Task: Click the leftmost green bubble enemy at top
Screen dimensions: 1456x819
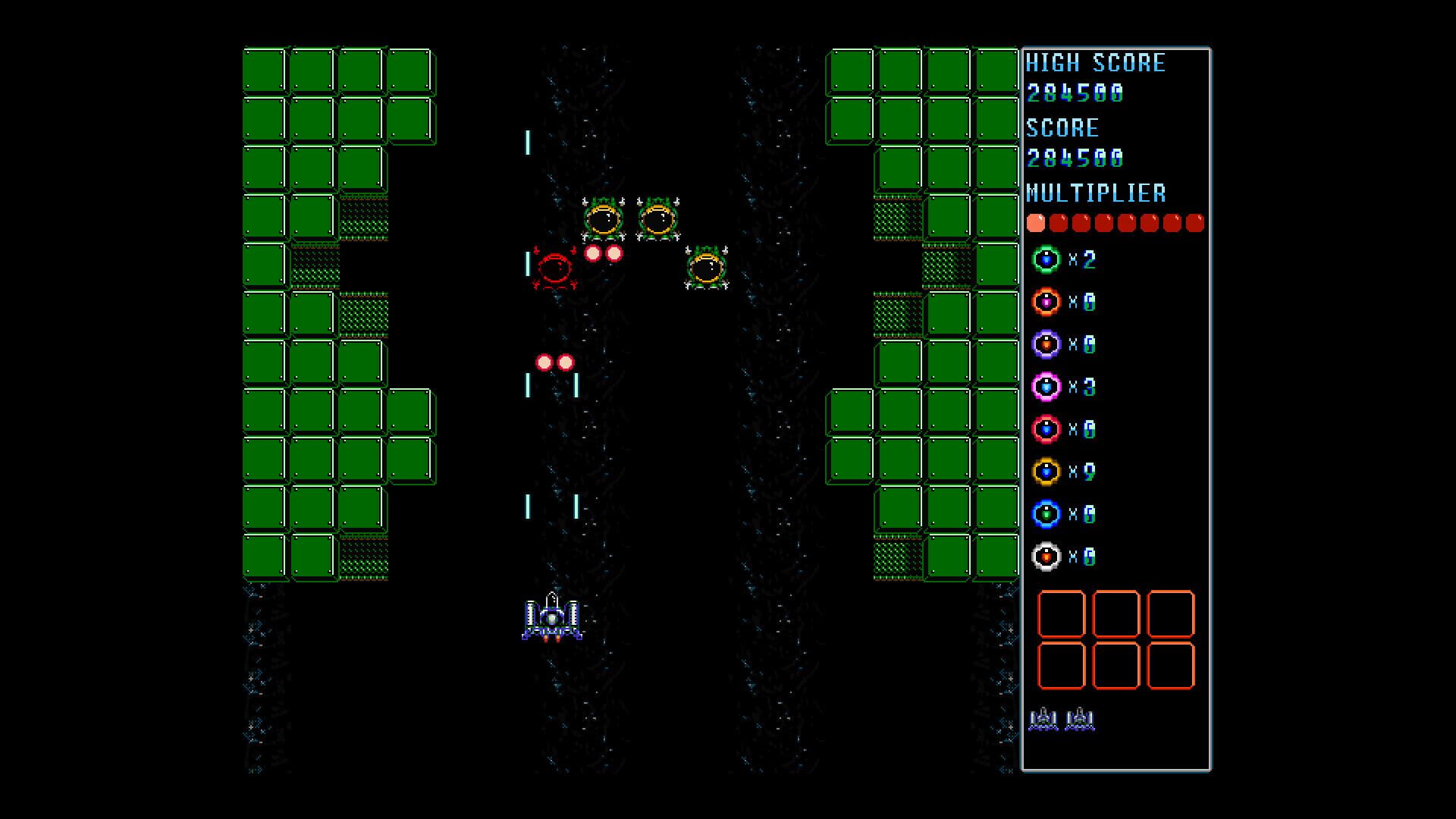Action: pos(603,220)
